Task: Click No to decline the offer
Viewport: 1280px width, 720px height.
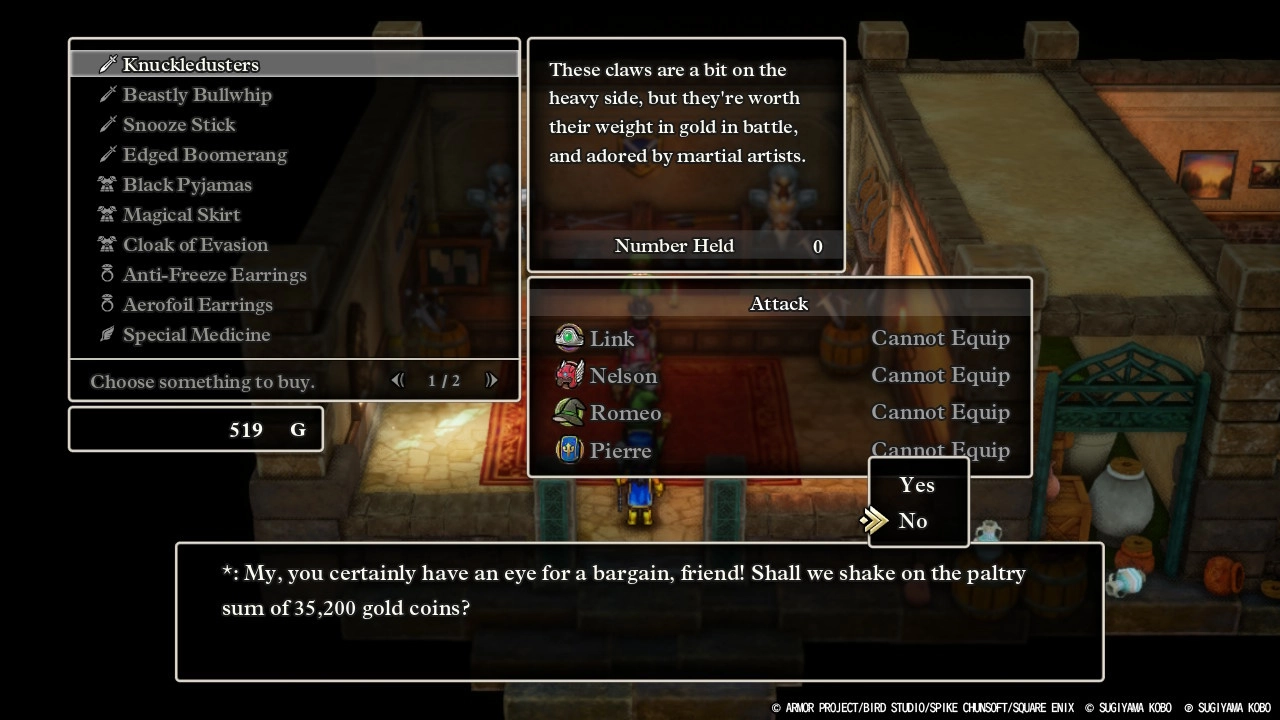Action: (x=912, y=520)
